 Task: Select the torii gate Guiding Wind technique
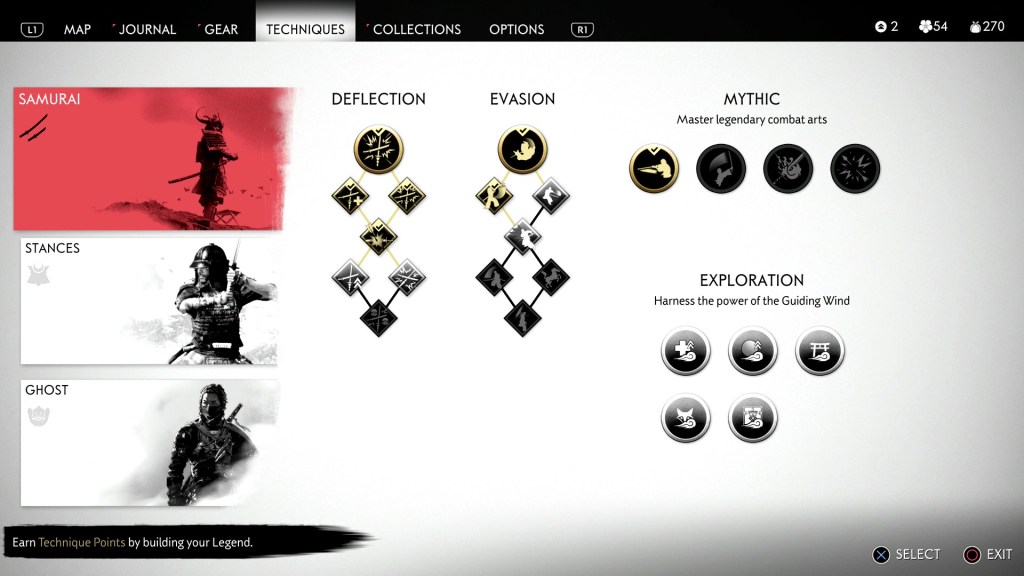[820, 351]
